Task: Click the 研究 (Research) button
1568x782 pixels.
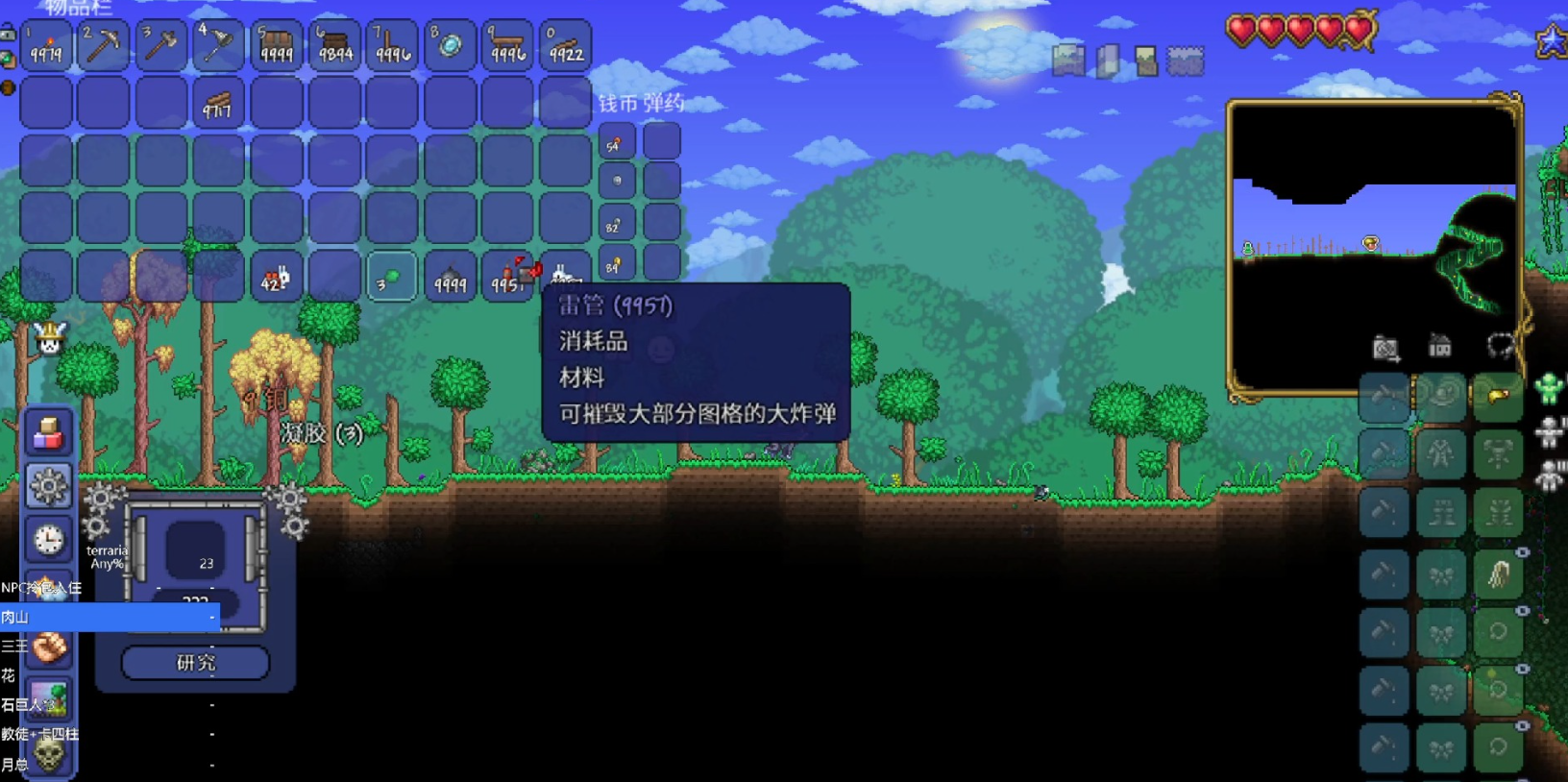Action: pyautogui.click(x=194, y=662)
